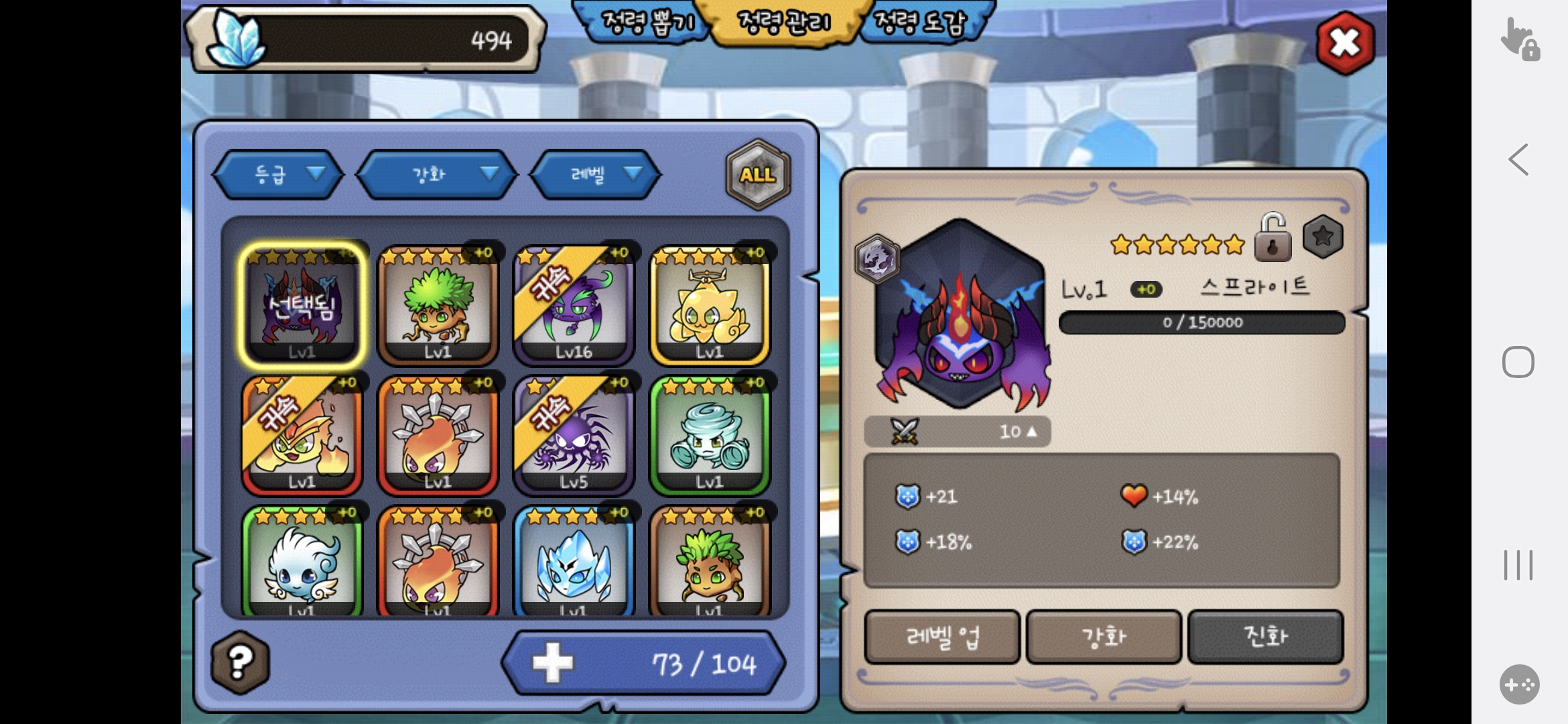Switch to the 정령 뽑기 tab
1568x724 pixels.
pos(645,23)
